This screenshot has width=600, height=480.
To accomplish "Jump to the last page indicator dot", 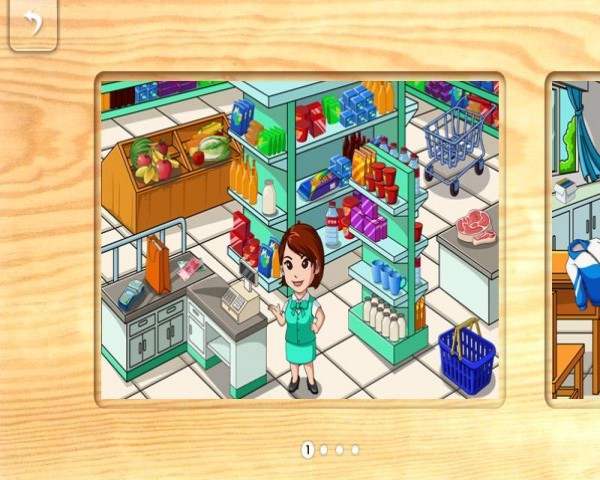I will click(x=355, y=450).
